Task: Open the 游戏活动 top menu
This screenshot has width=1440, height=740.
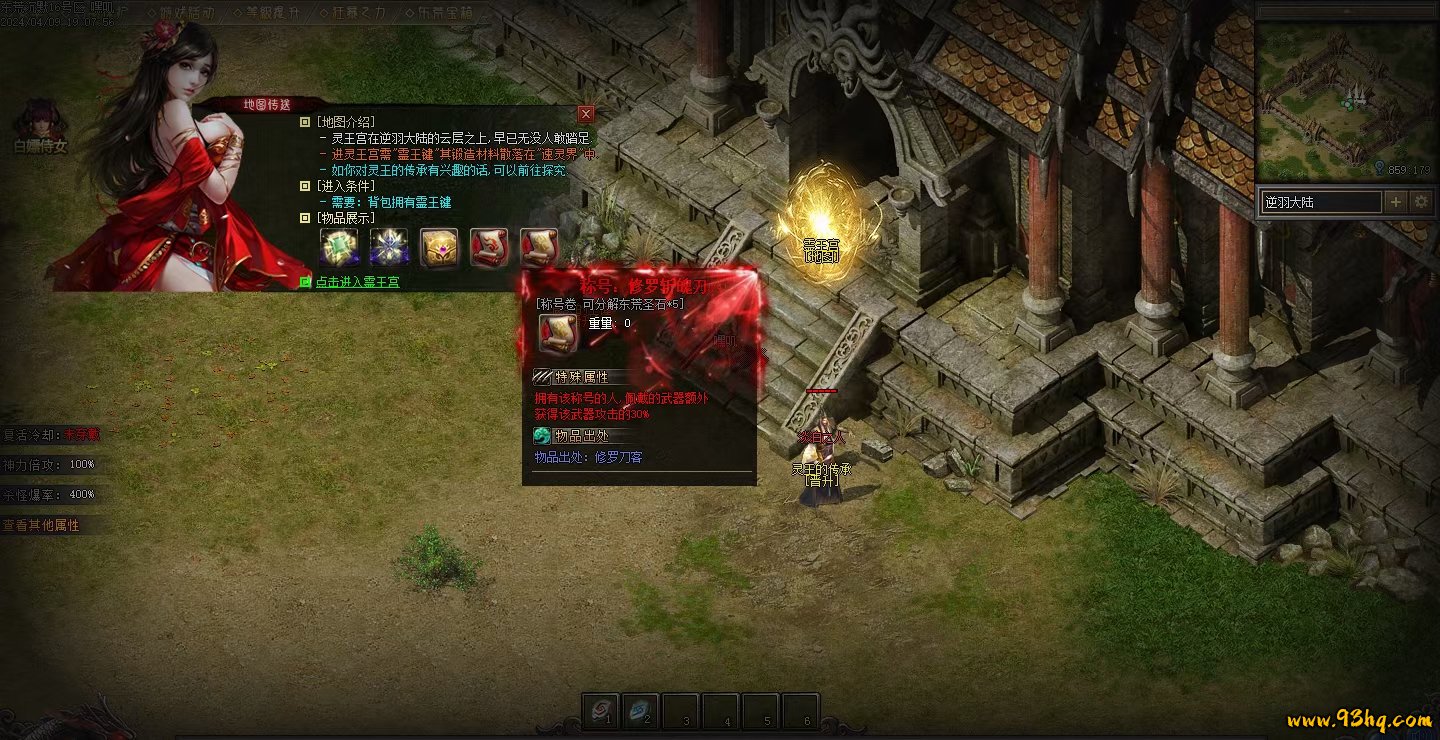Action: coord(186,13)
